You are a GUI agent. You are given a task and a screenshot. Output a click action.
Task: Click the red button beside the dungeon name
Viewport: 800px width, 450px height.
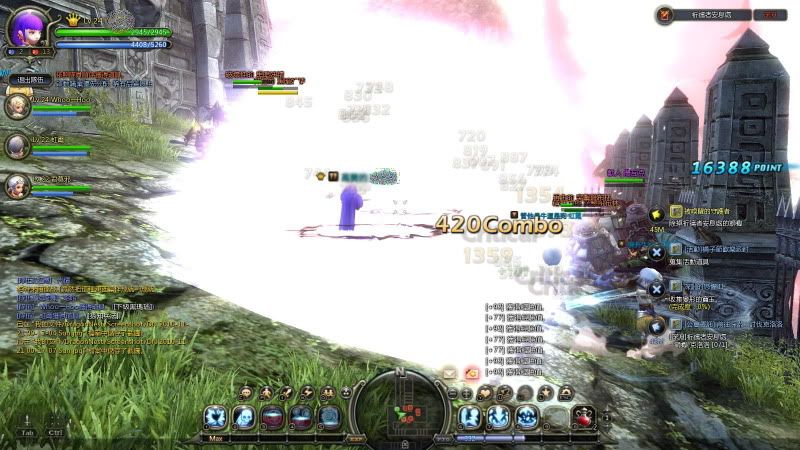click(x=769, y=15)
